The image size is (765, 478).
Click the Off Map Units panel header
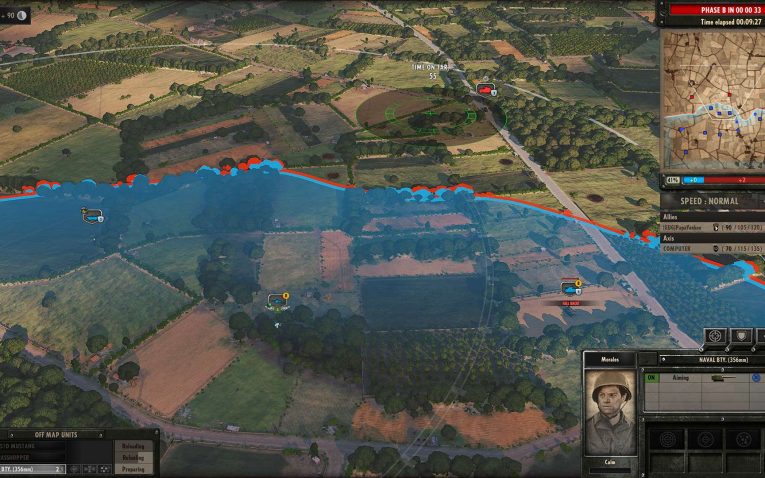pyautogui.click(x=56, y=434)
